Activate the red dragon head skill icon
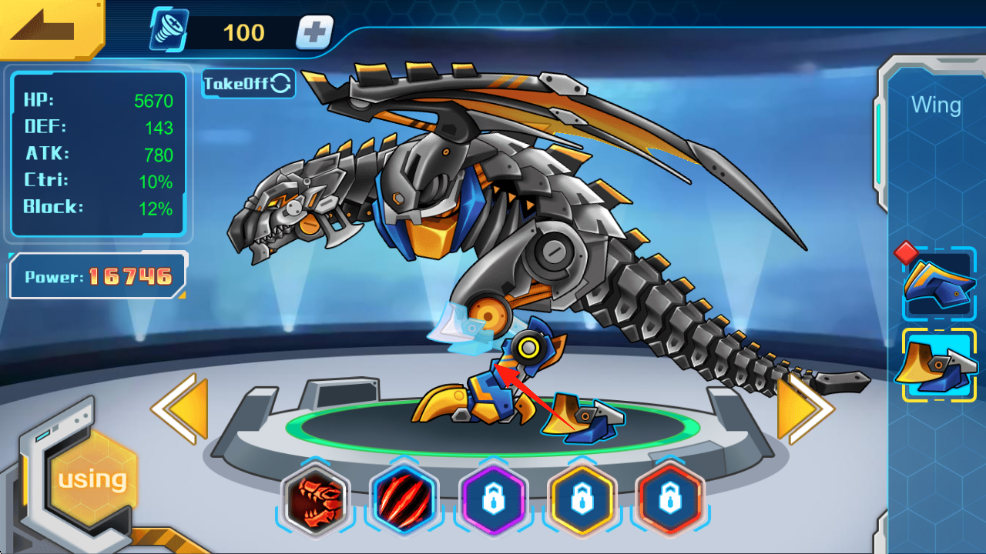This screenshot has height=554, width=986. click(315, 498)
